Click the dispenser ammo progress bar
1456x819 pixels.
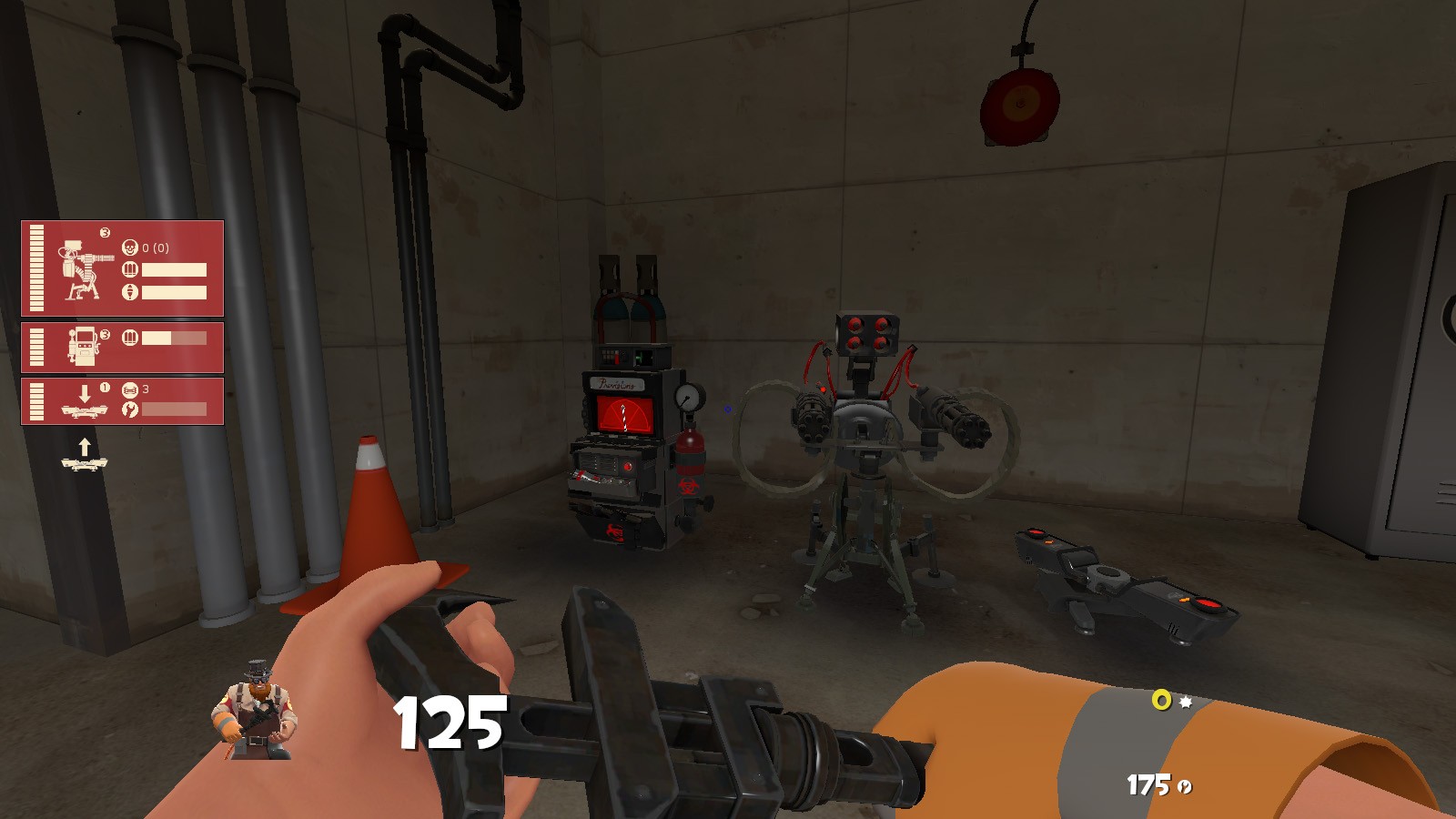point(173,338)
